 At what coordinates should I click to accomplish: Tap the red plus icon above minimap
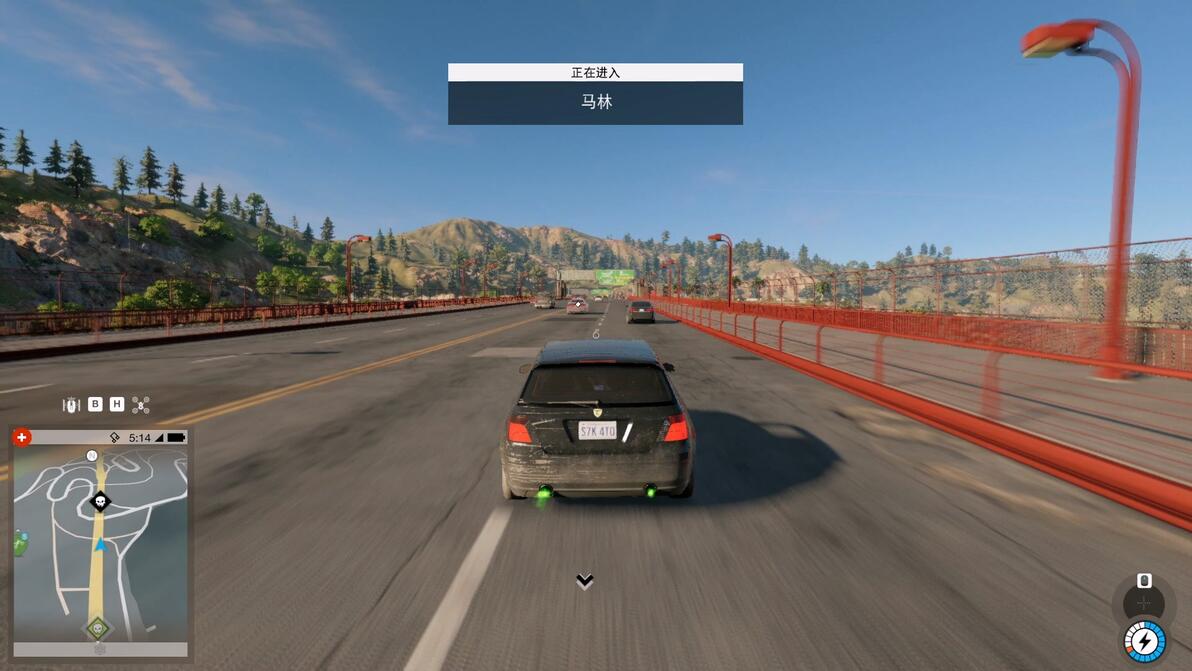(x=22, y=437)
